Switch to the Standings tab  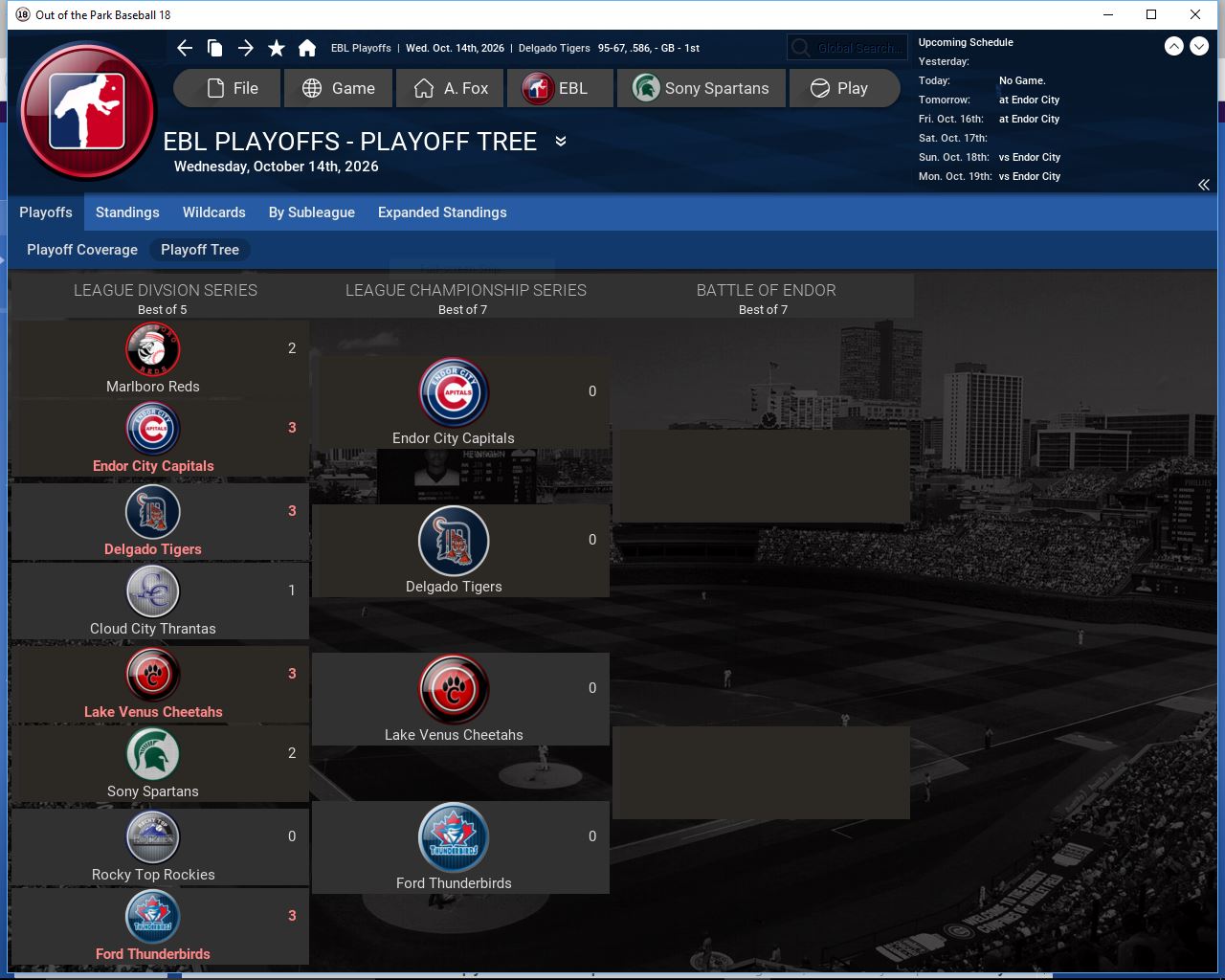pyautogui.click(x=127, y=212)
